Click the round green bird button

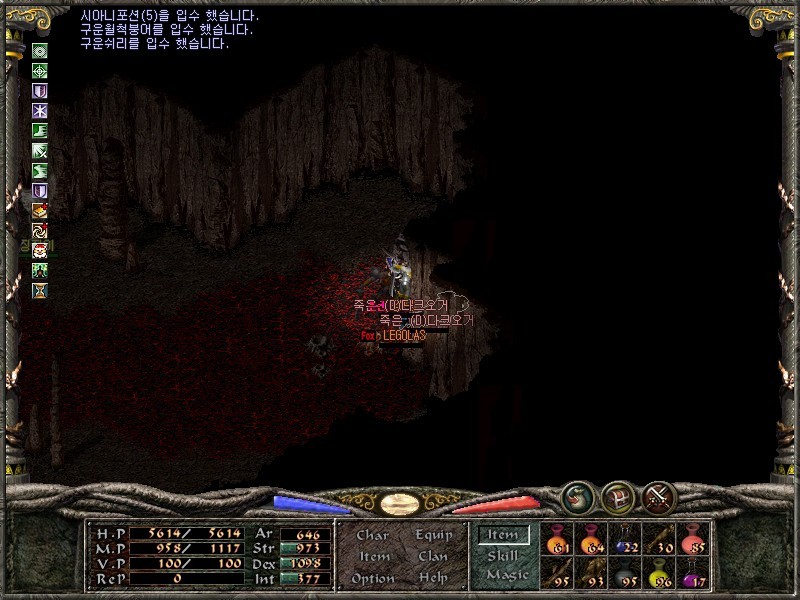point(578,496)
